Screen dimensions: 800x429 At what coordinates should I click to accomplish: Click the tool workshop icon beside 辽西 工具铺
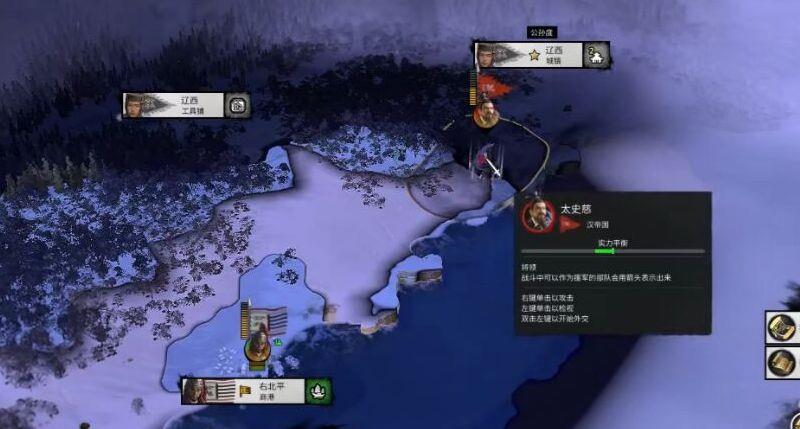pos(237,105)
